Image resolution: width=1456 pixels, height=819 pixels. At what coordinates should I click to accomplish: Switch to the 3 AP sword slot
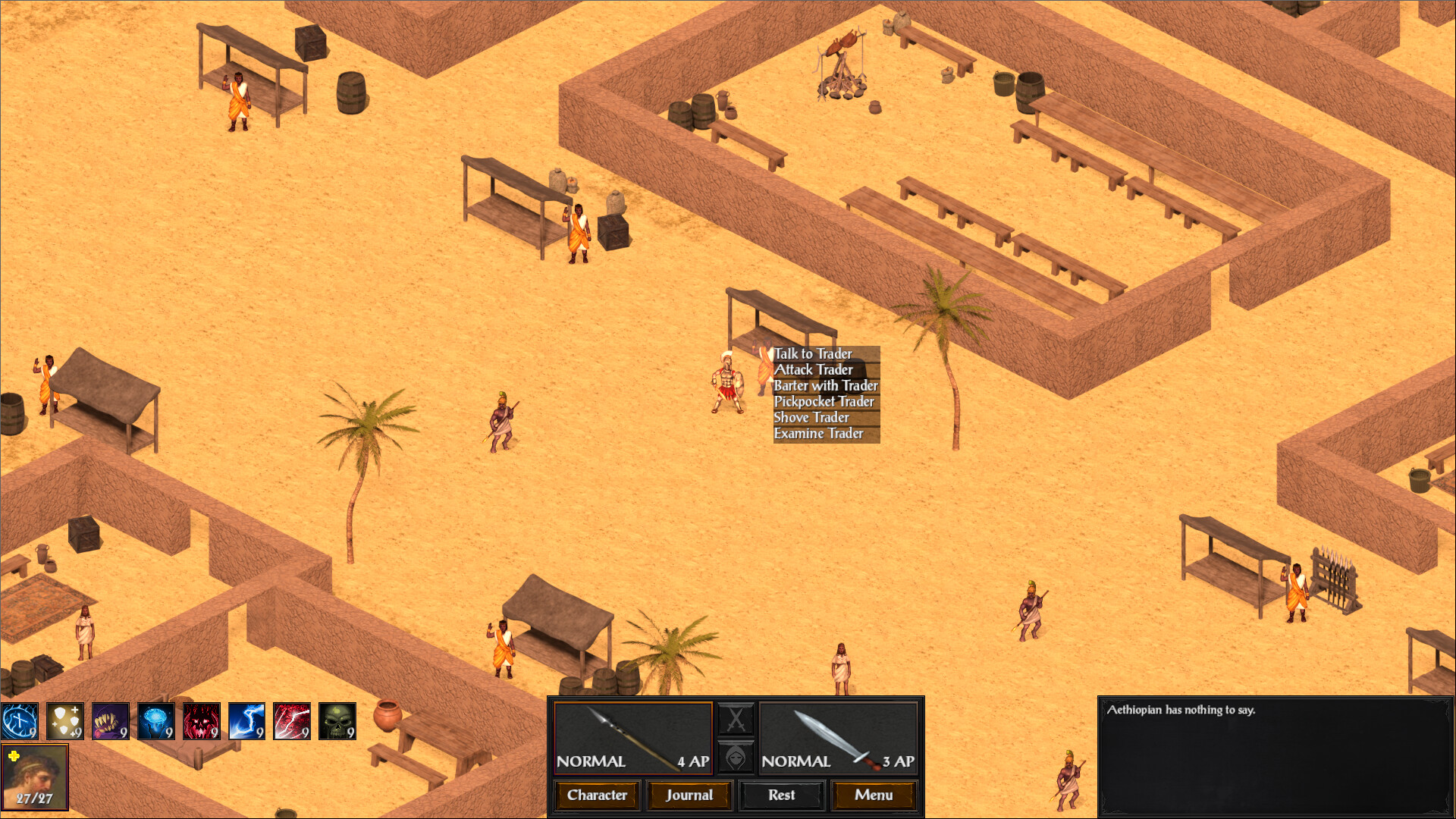click(838, 736)
